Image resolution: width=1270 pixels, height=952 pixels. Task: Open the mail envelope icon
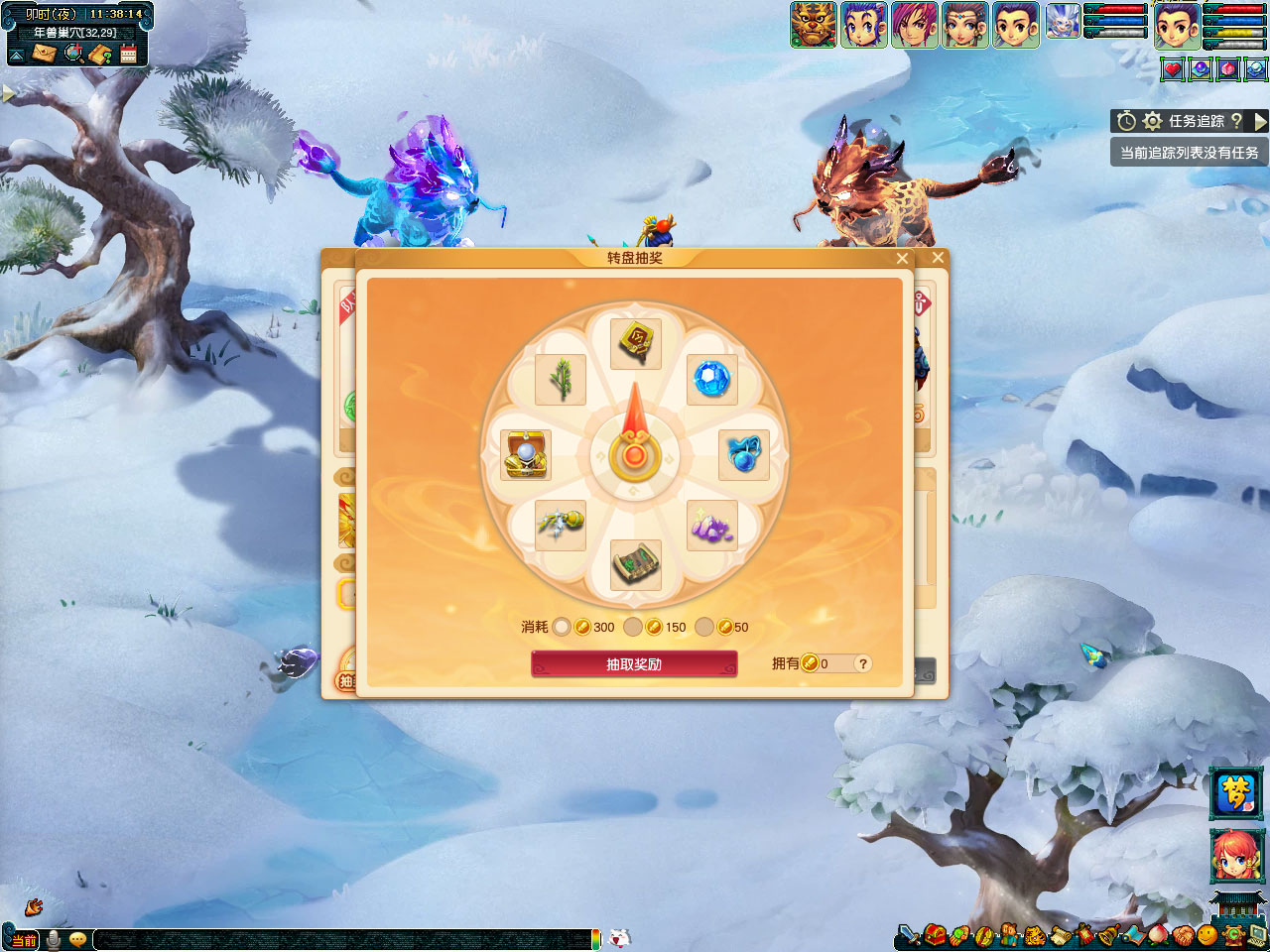tap(44, 54)
